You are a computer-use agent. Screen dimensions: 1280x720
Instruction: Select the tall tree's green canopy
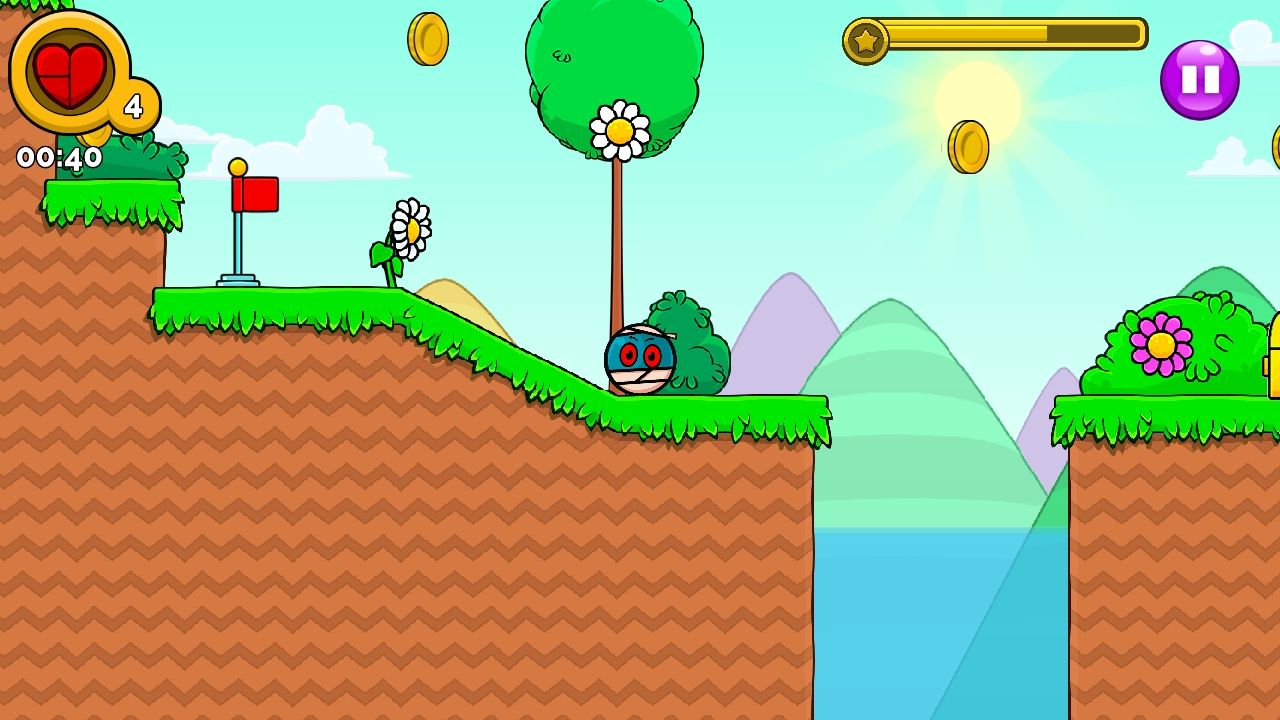612,60
